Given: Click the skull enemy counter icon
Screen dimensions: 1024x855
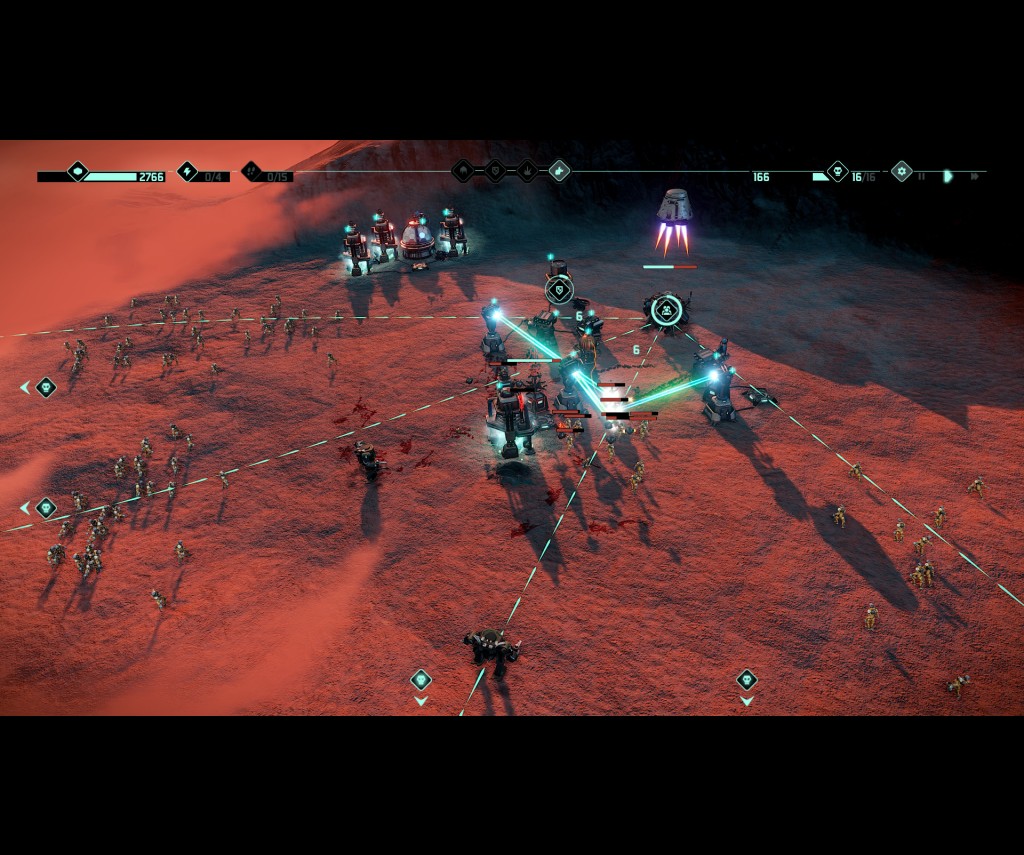Looking at the screenshot, I should tap(837, 172).
